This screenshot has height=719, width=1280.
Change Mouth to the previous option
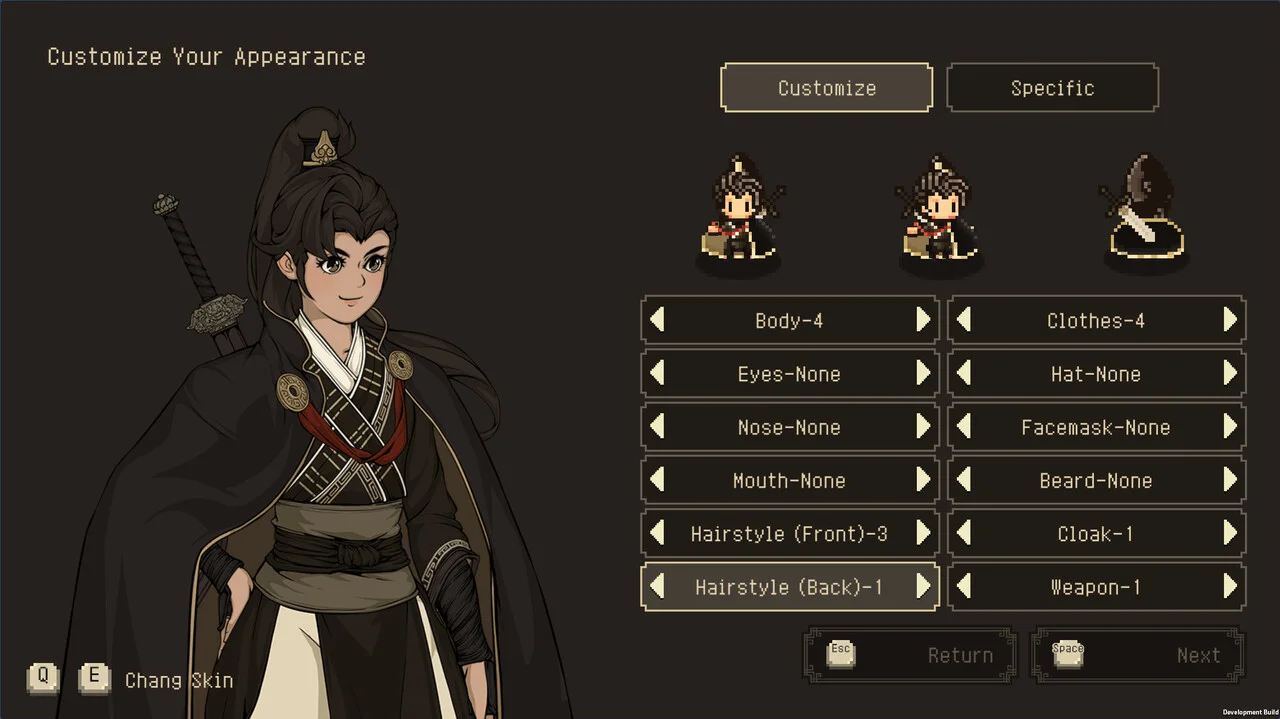[657, 481]
